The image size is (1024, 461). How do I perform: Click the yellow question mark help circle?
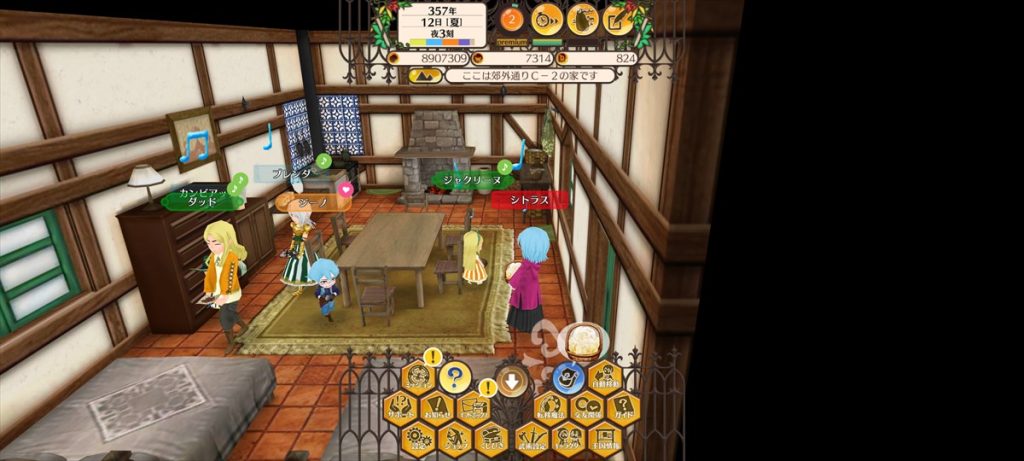pyautogui.click(x=455, y=377)
